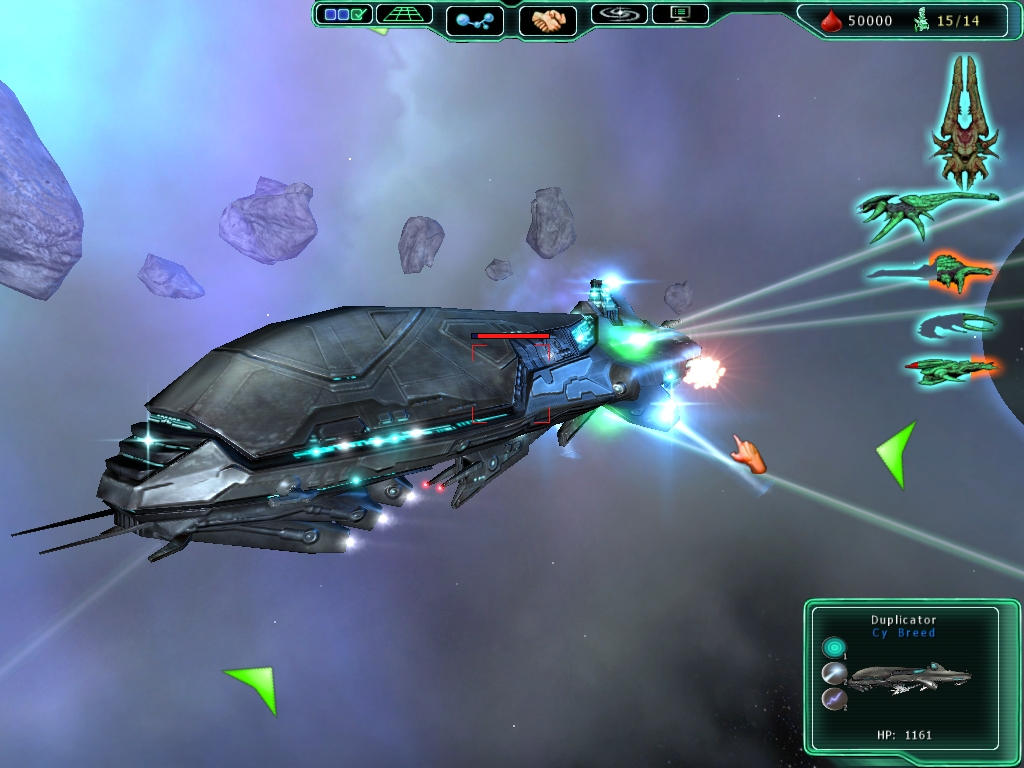
Task: Open the diplomacy handshake button
Action: [548, 20]
